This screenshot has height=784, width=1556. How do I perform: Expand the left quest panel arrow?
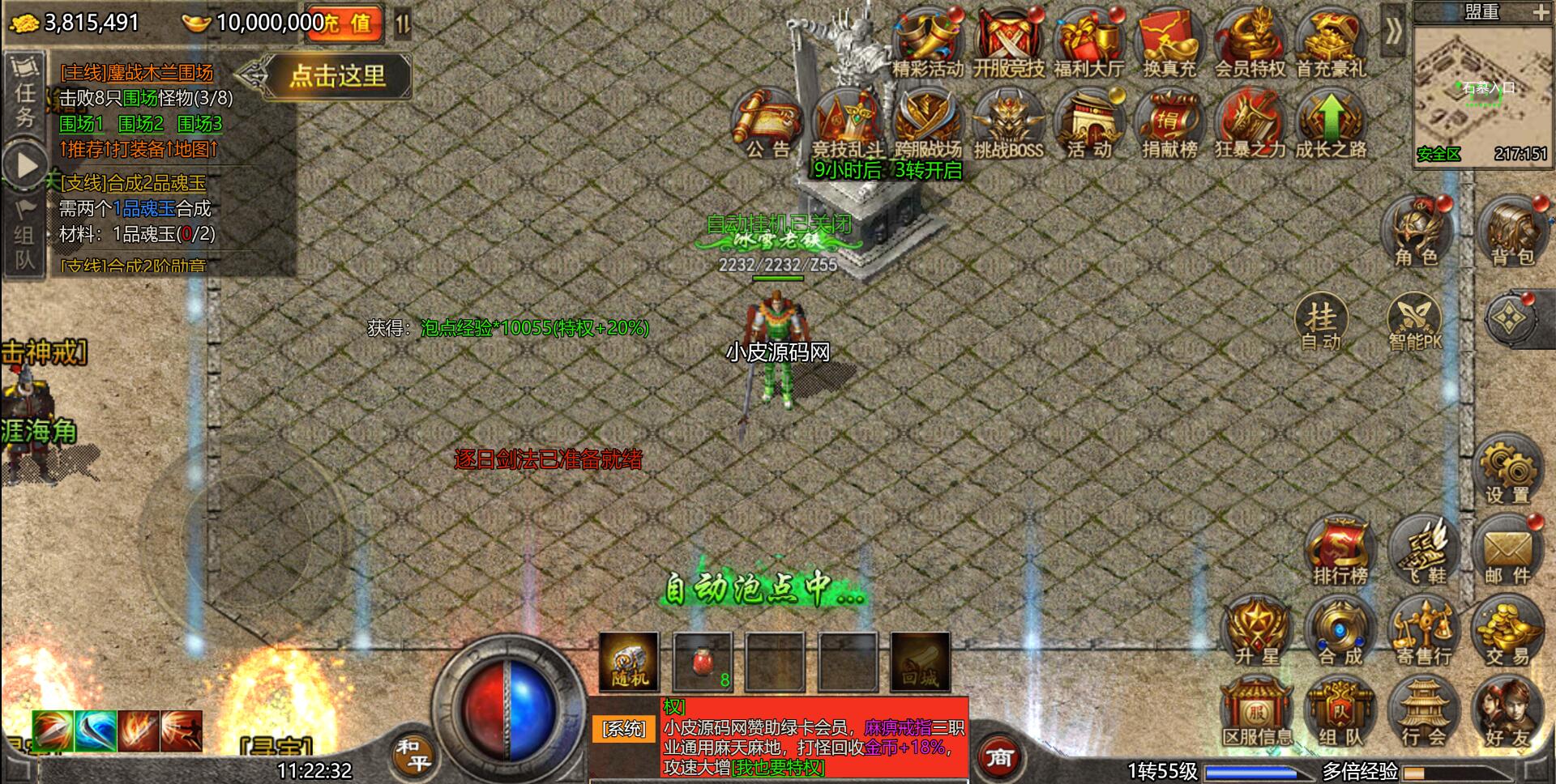click(24, 166)
